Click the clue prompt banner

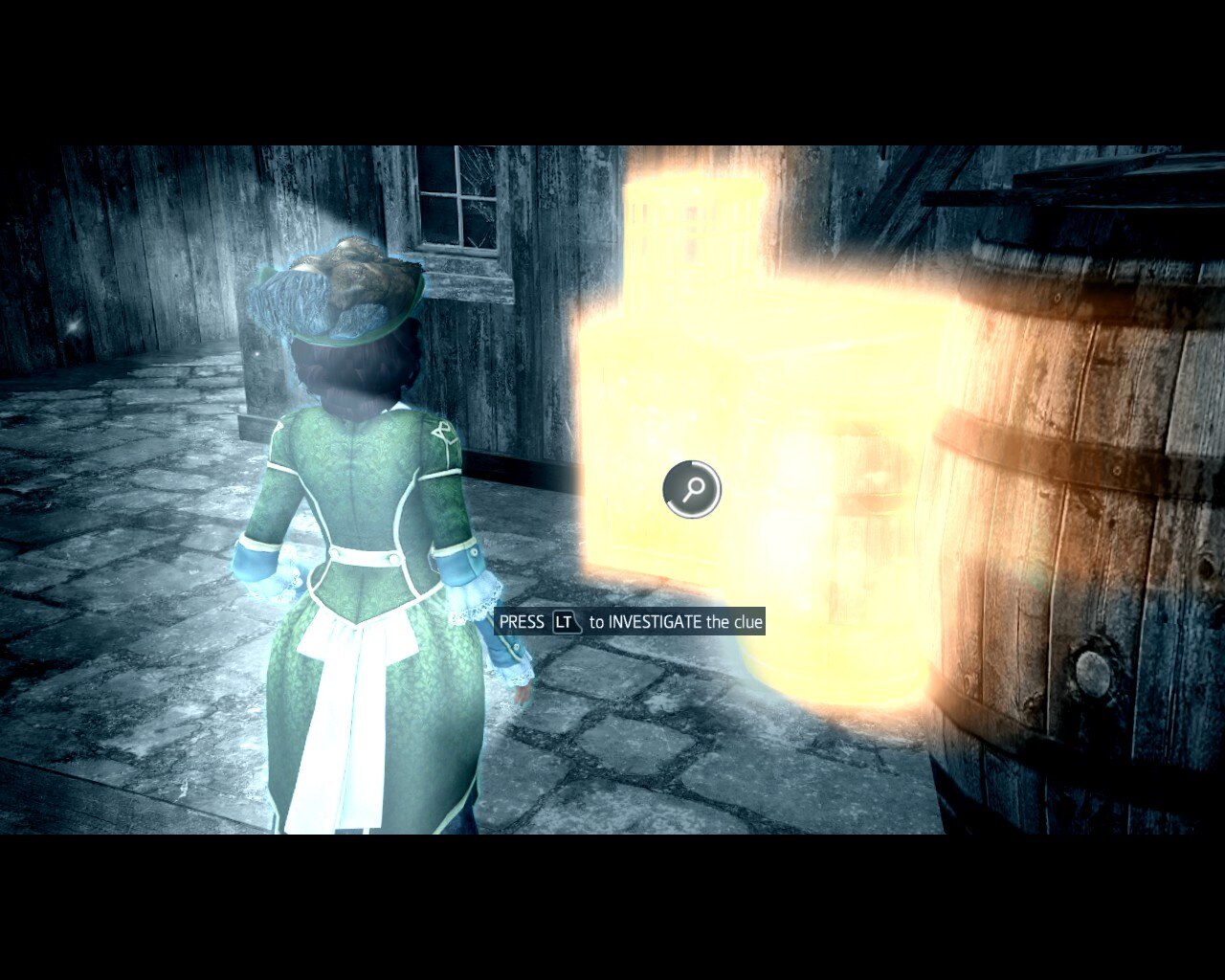(632, 621)
